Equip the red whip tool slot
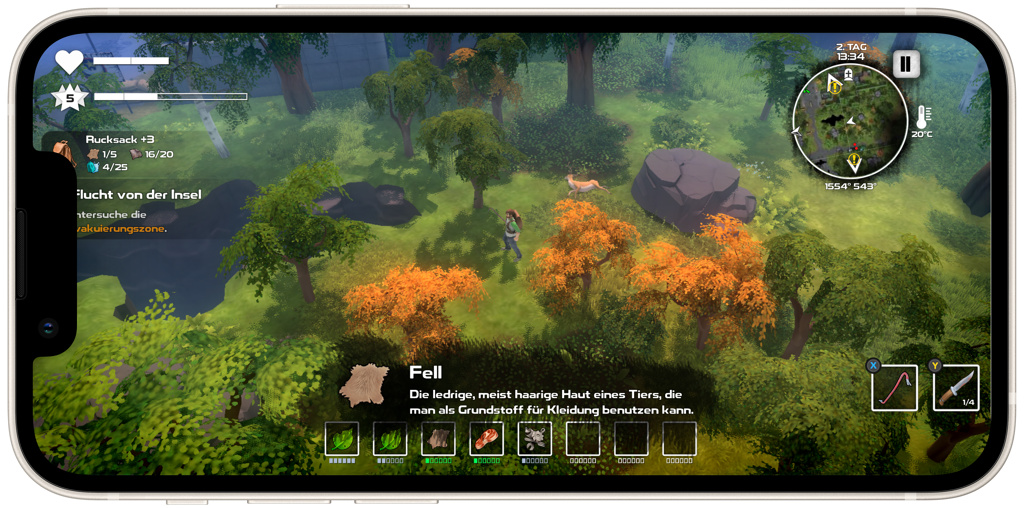Image resolution: width=1024 pixels, height=508 pixels. pyautogui.click(x=894, y=388)
